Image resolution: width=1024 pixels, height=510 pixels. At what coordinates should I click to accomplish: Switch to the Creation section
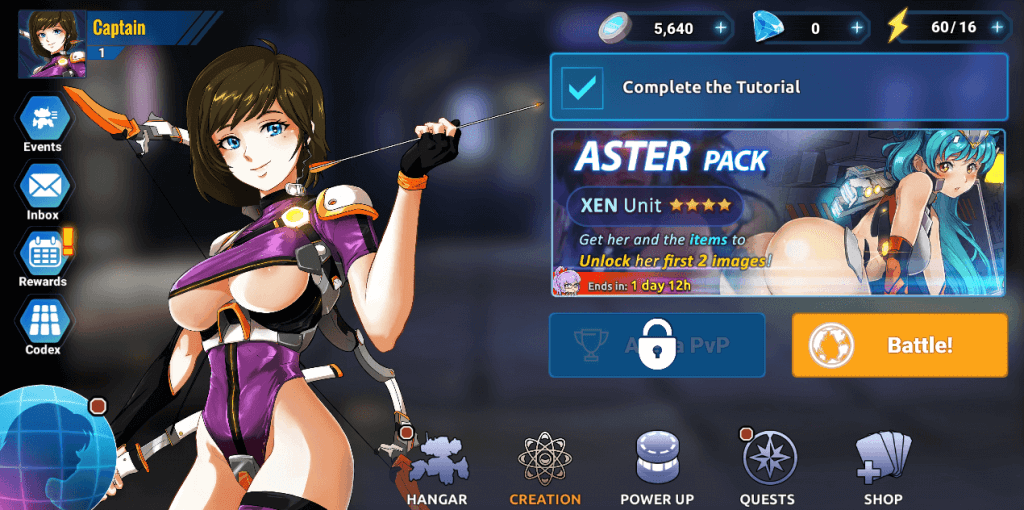(x=545, y=470)
